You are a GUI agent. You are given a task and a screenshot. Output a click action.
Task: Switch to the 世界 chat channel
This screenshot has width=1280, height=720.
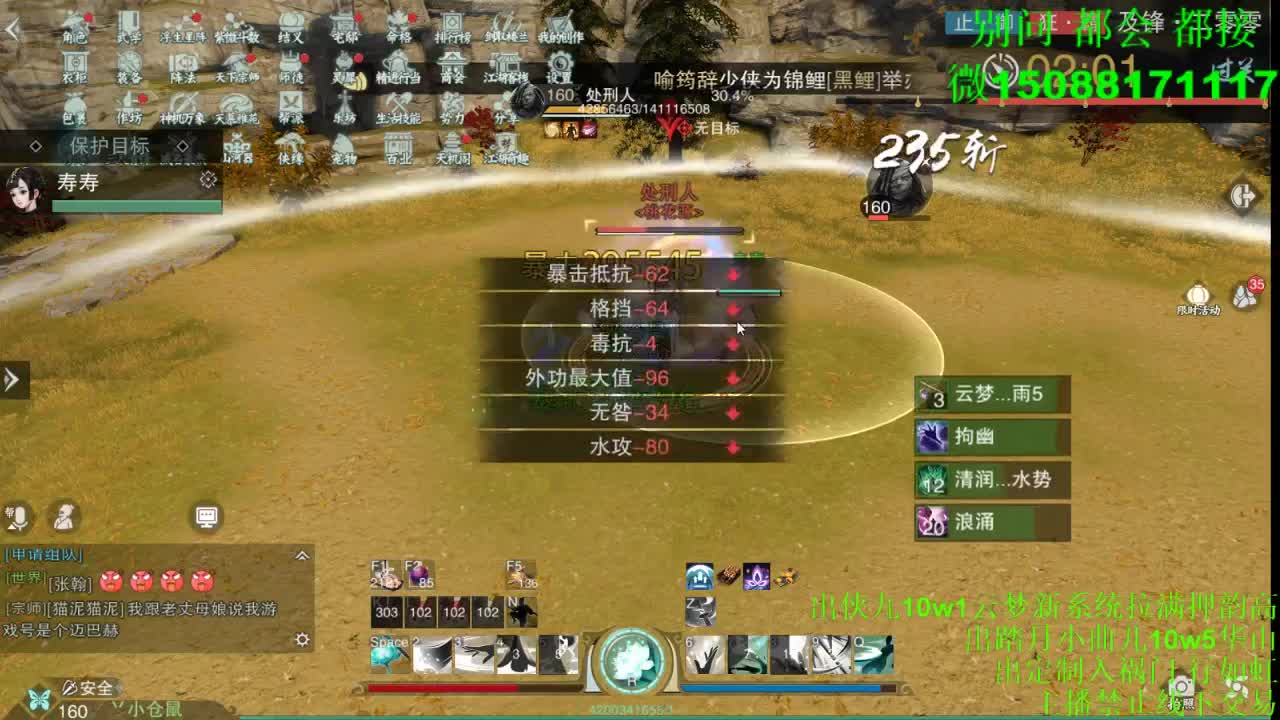pos(25,577)
